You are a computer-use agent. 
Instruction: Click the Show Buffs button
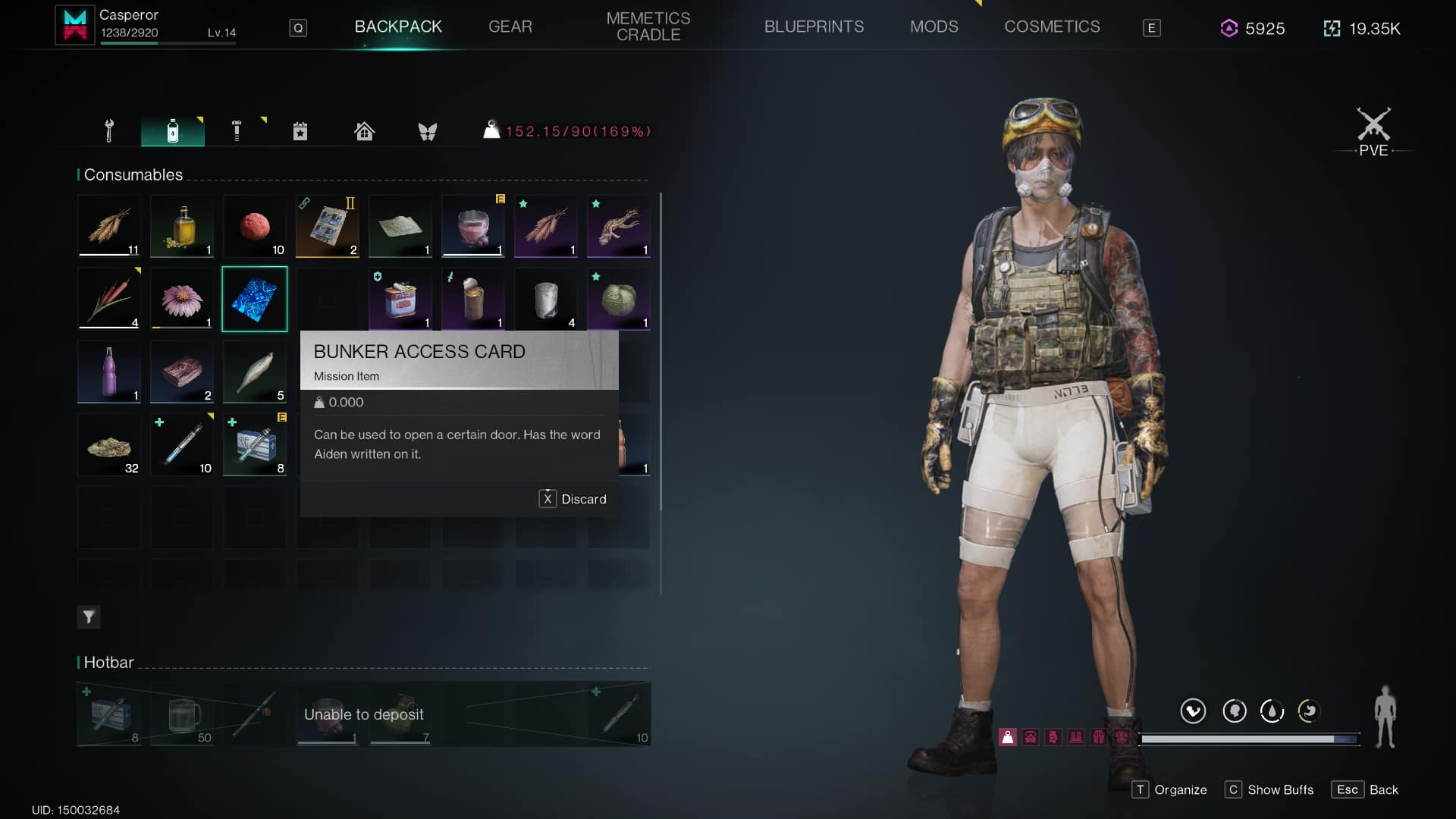[1269, 789]
